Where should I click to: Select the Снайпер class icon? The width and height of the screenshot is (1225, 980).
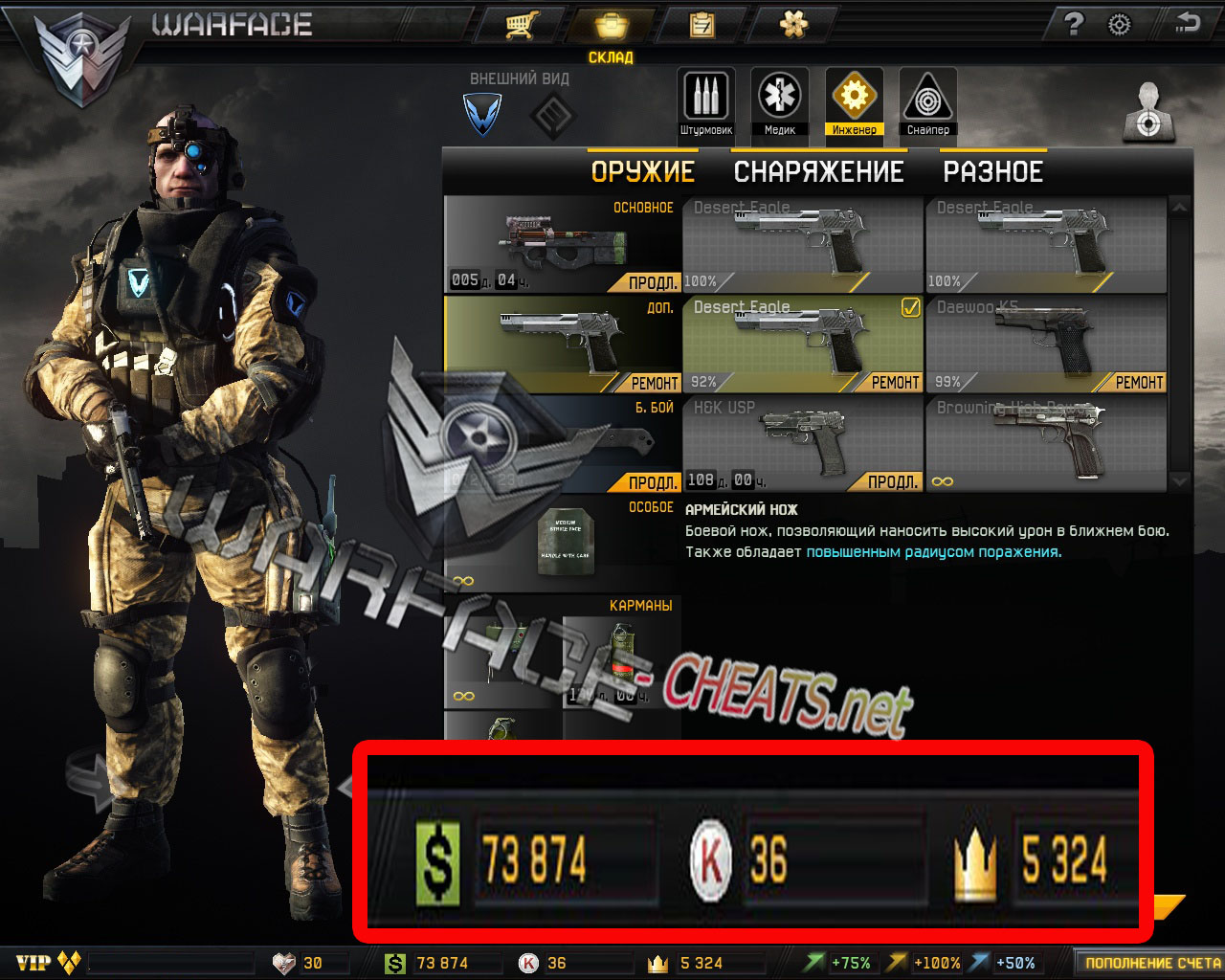(x=927, y=99)
